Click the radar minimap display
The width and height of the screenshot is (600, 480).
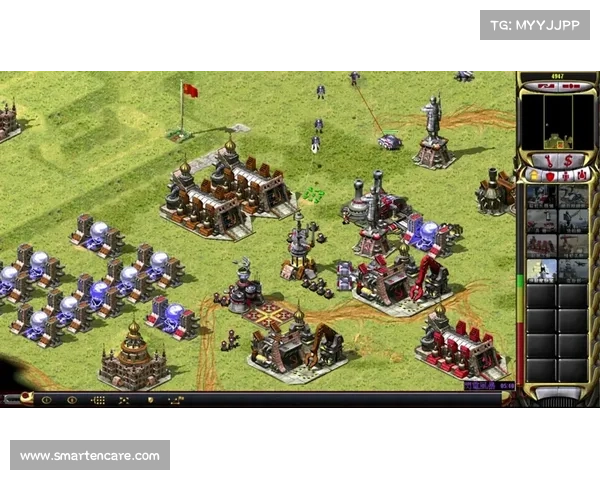(x=558, y=120)
